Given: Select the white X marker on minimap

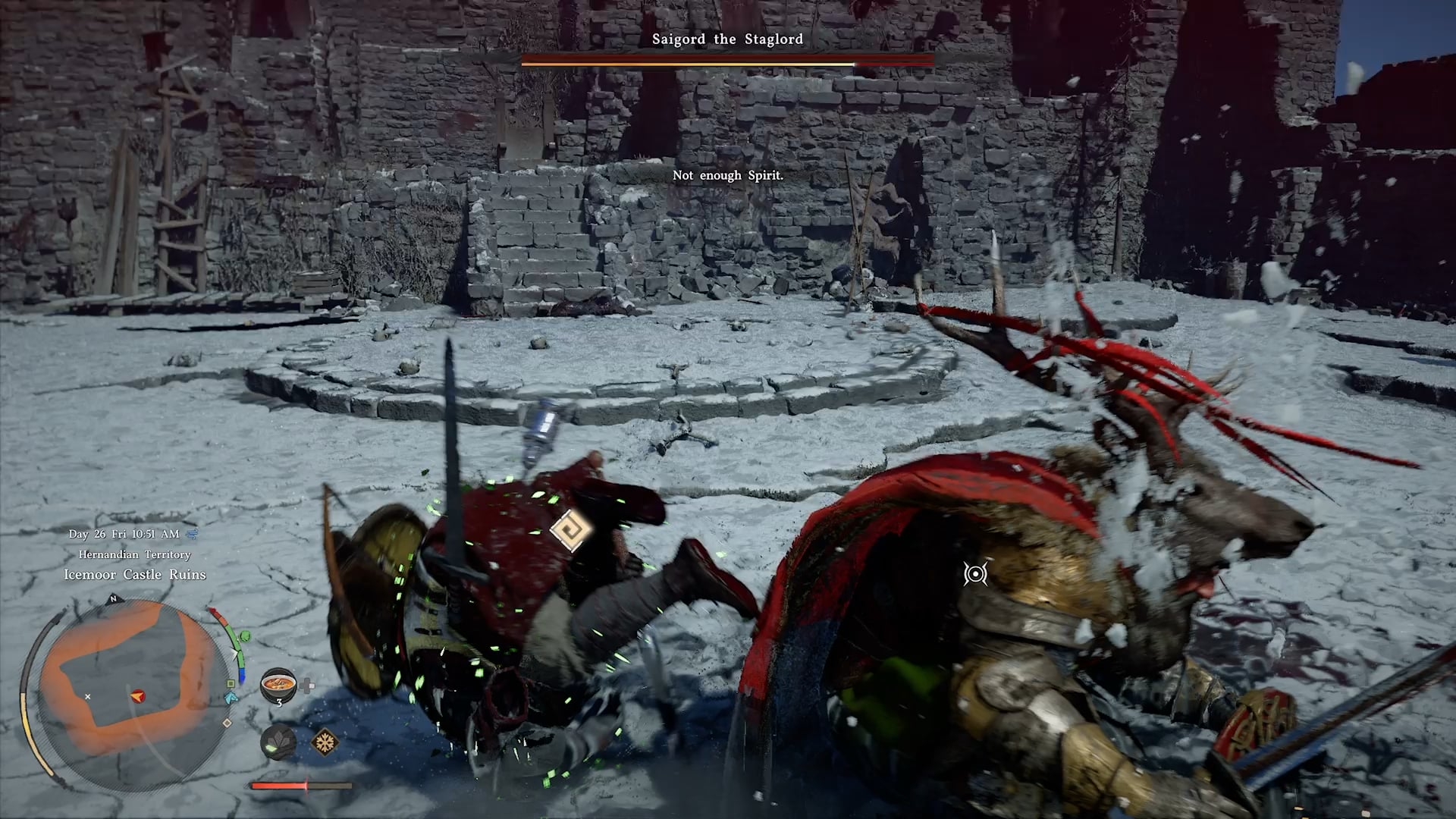Looking at the screenshot, I should [88, 696].
